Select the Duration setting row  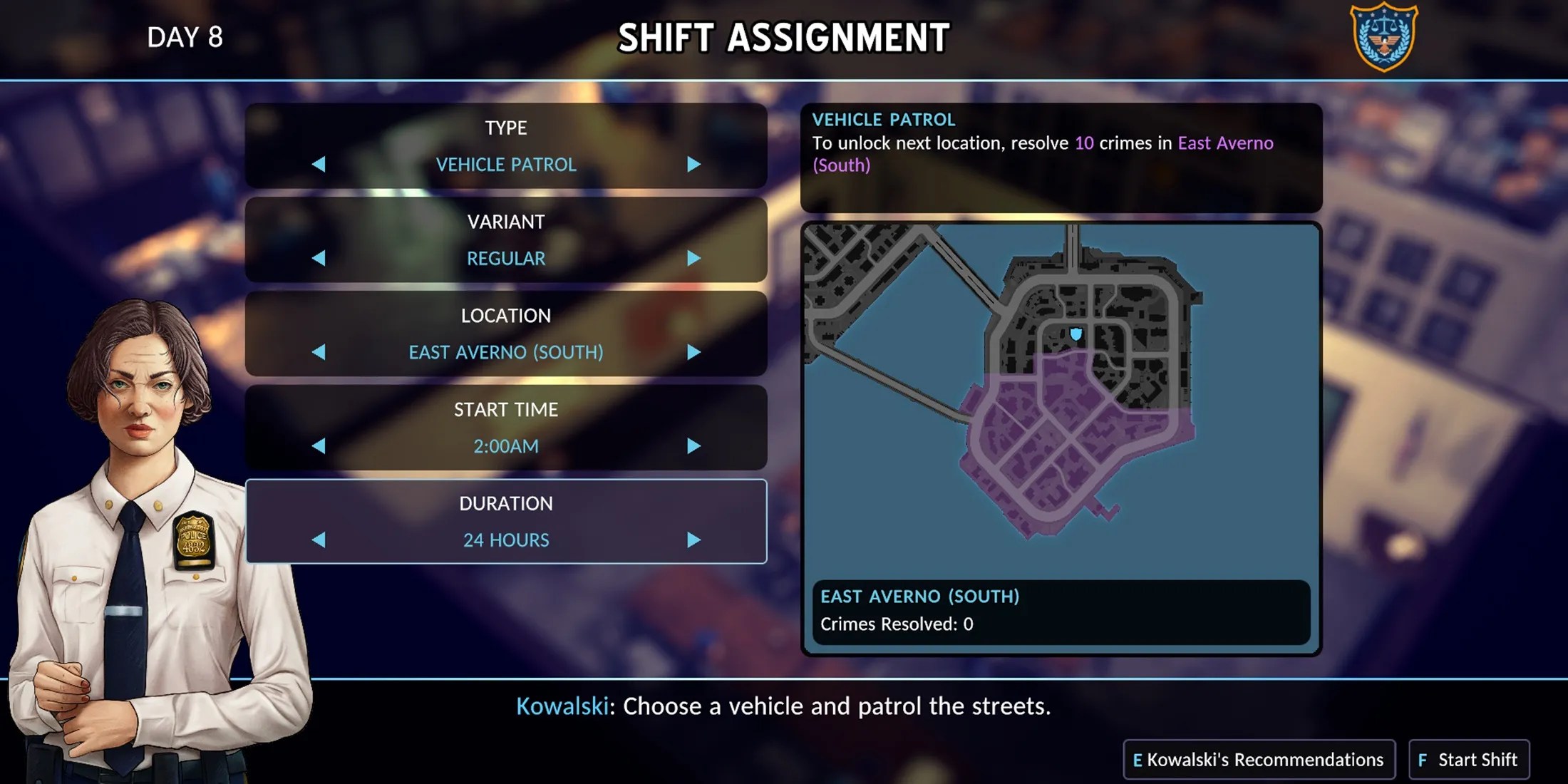[x=506, y=505]
